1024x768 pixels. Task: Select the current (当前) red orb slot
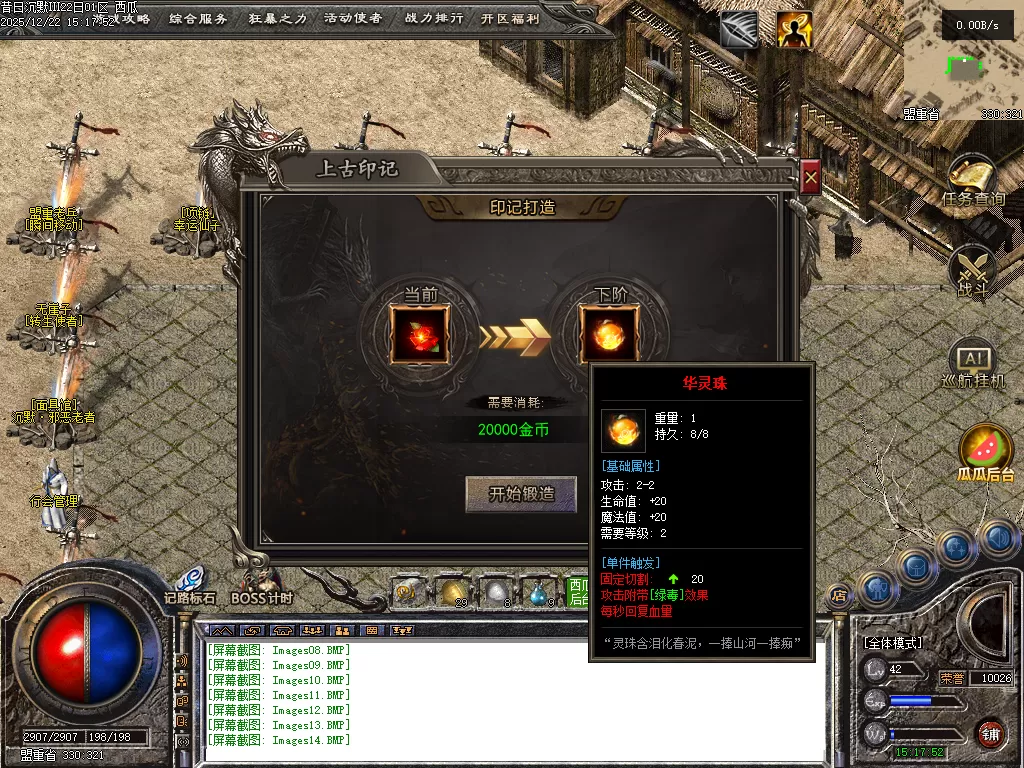[420, 335]
